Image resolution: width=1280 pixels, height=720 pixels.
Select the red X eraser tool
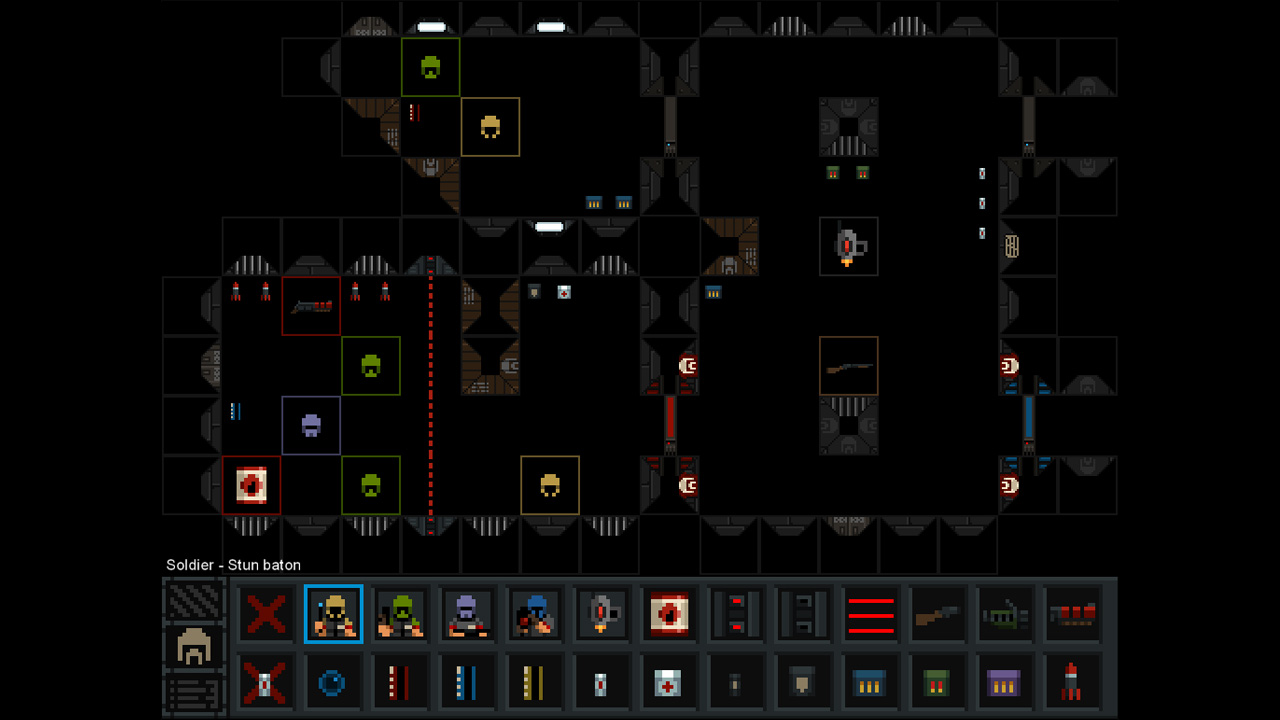tap(267, 614)
